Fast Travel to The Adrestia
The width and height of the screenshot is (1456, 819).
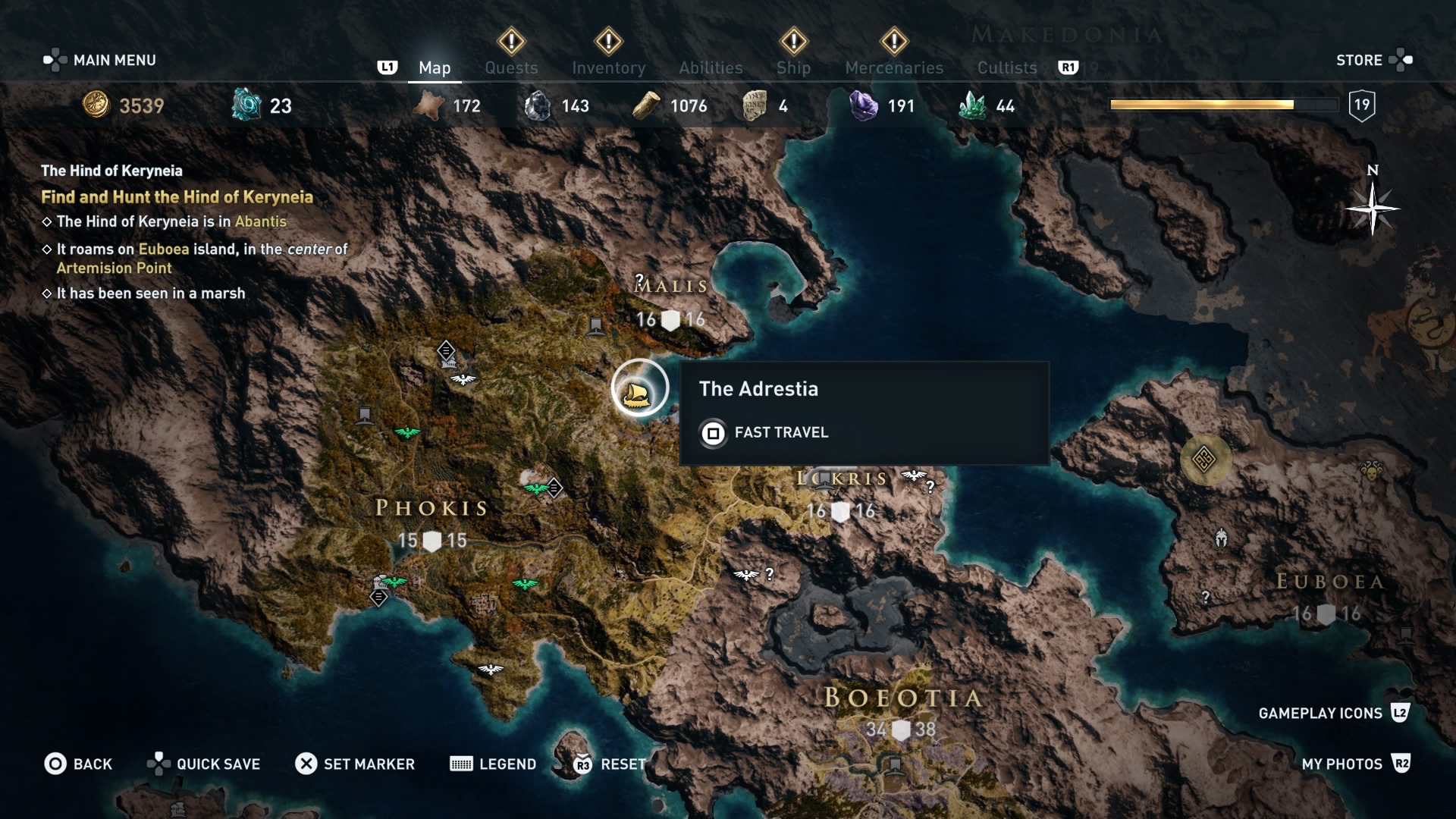click(780, 433)
